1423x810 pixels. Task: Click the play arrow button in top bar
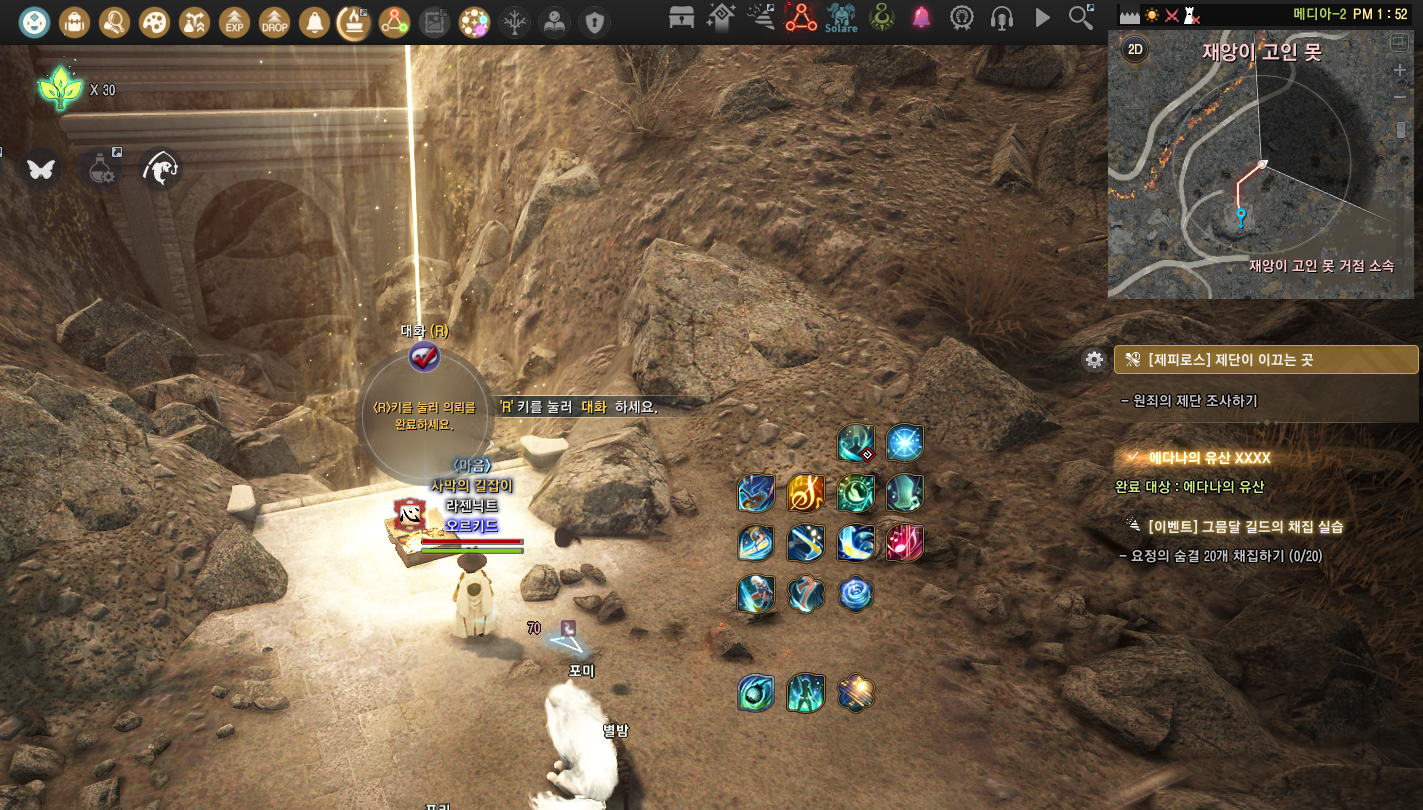[x=1042, y=17]
